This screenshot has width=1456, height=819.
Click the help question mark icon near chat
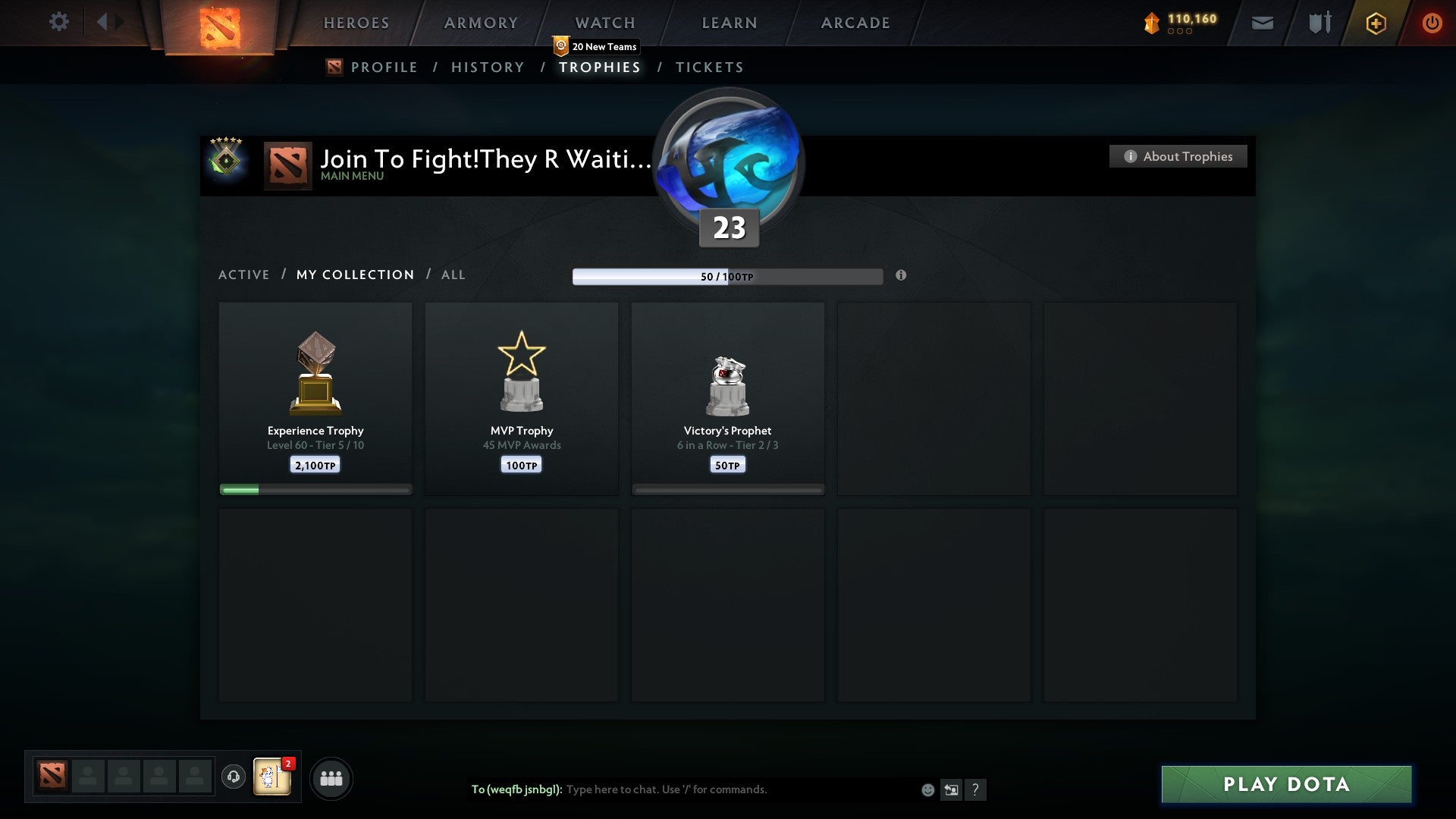pos(977,790)
